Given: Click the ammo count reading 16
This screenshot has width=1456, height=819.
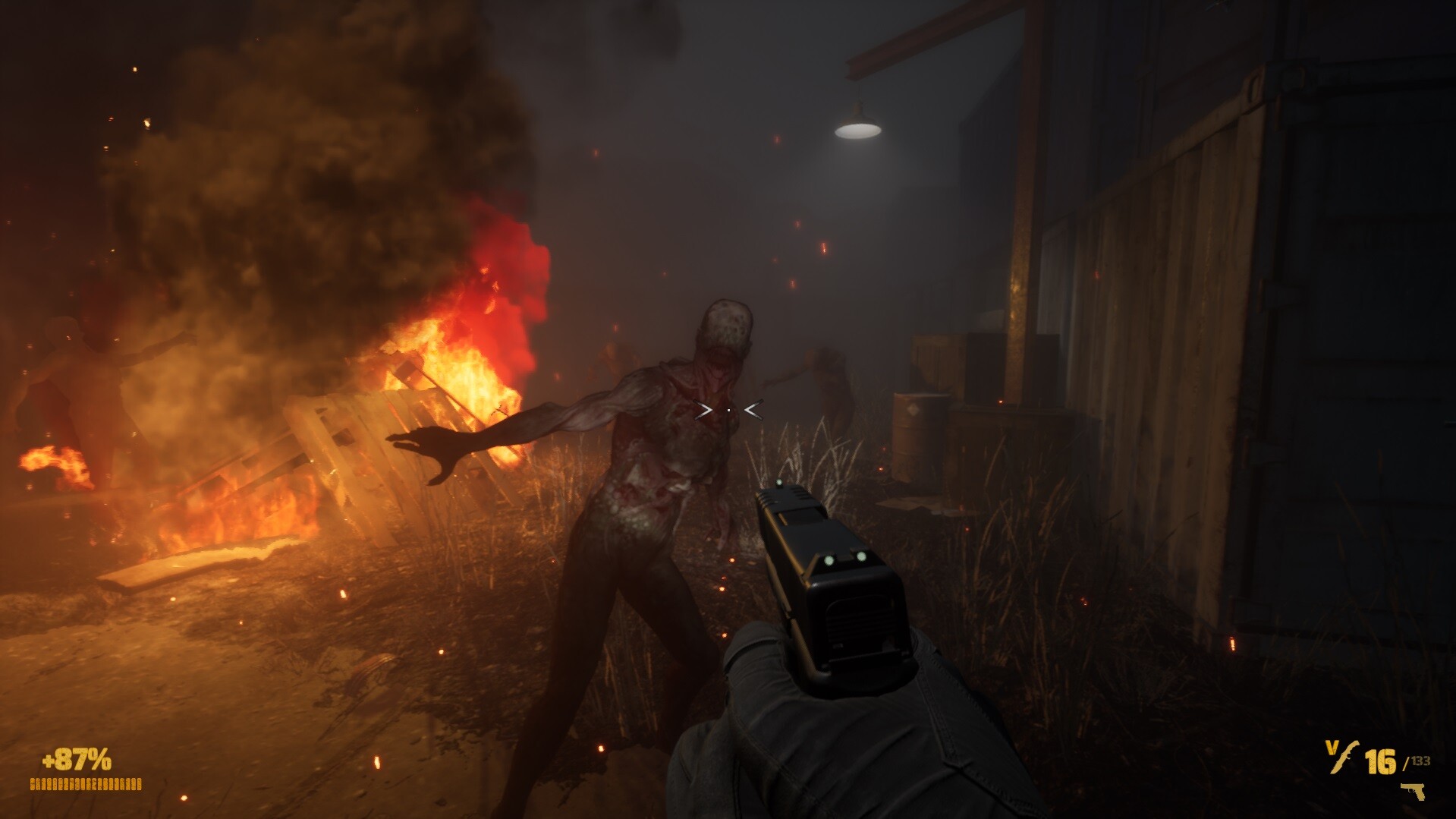Looking at the screenshot, I should coord(1382,762).
